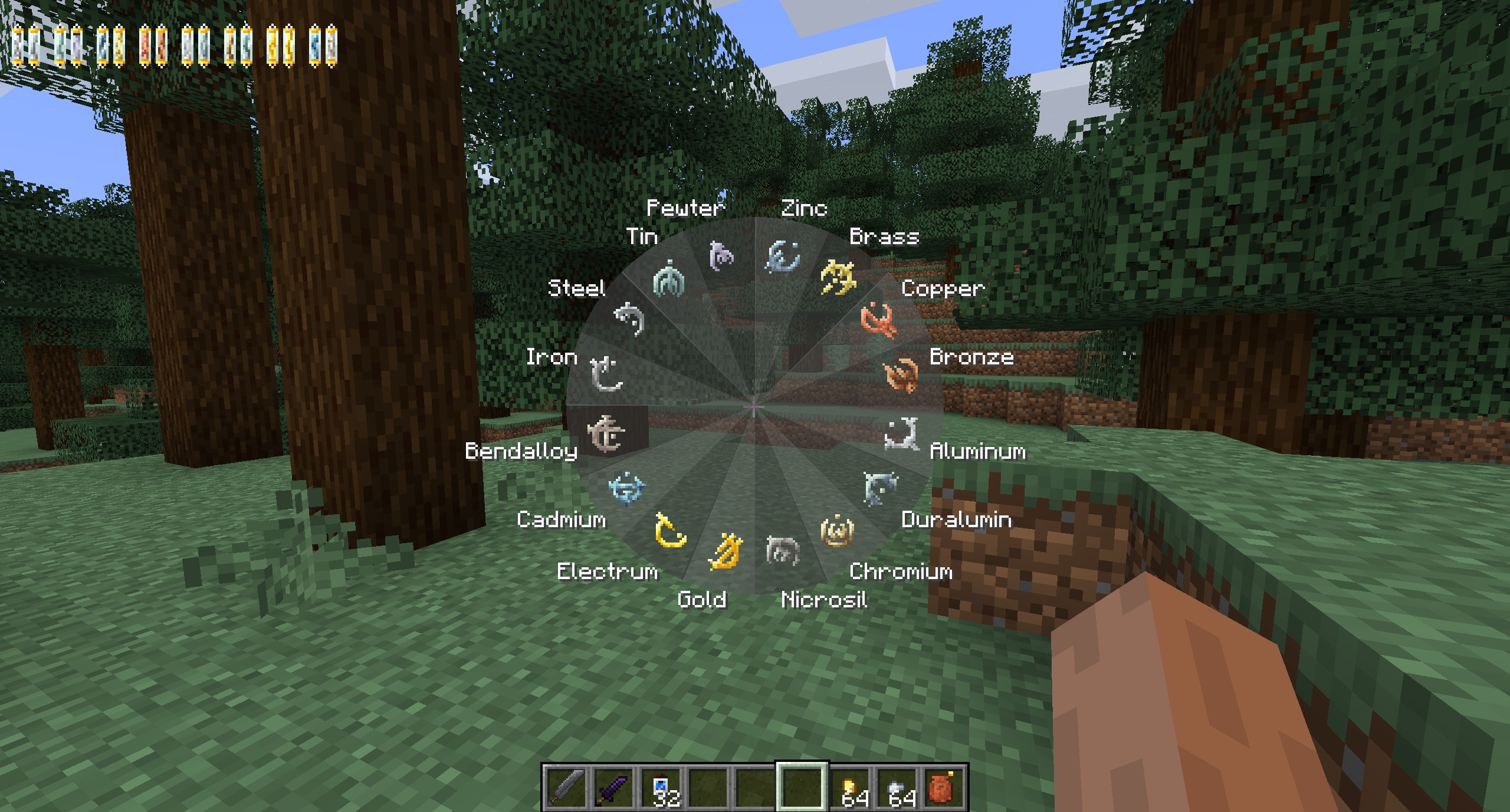Choose the orange pouch in the hotbar
Image resolution: width=1510 pixels, height=812 pixels.
[x=943, y=787]
